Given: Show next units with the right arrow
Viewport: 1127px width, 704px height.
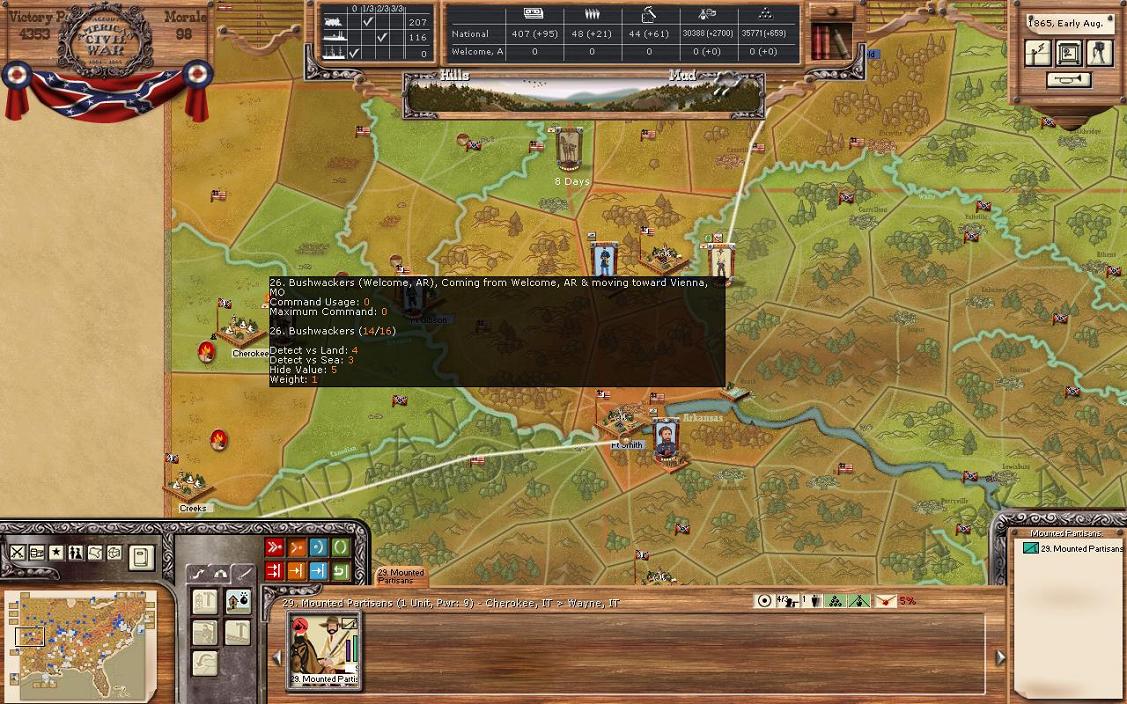Looking at the screenshot, I should coord(1000,657).
